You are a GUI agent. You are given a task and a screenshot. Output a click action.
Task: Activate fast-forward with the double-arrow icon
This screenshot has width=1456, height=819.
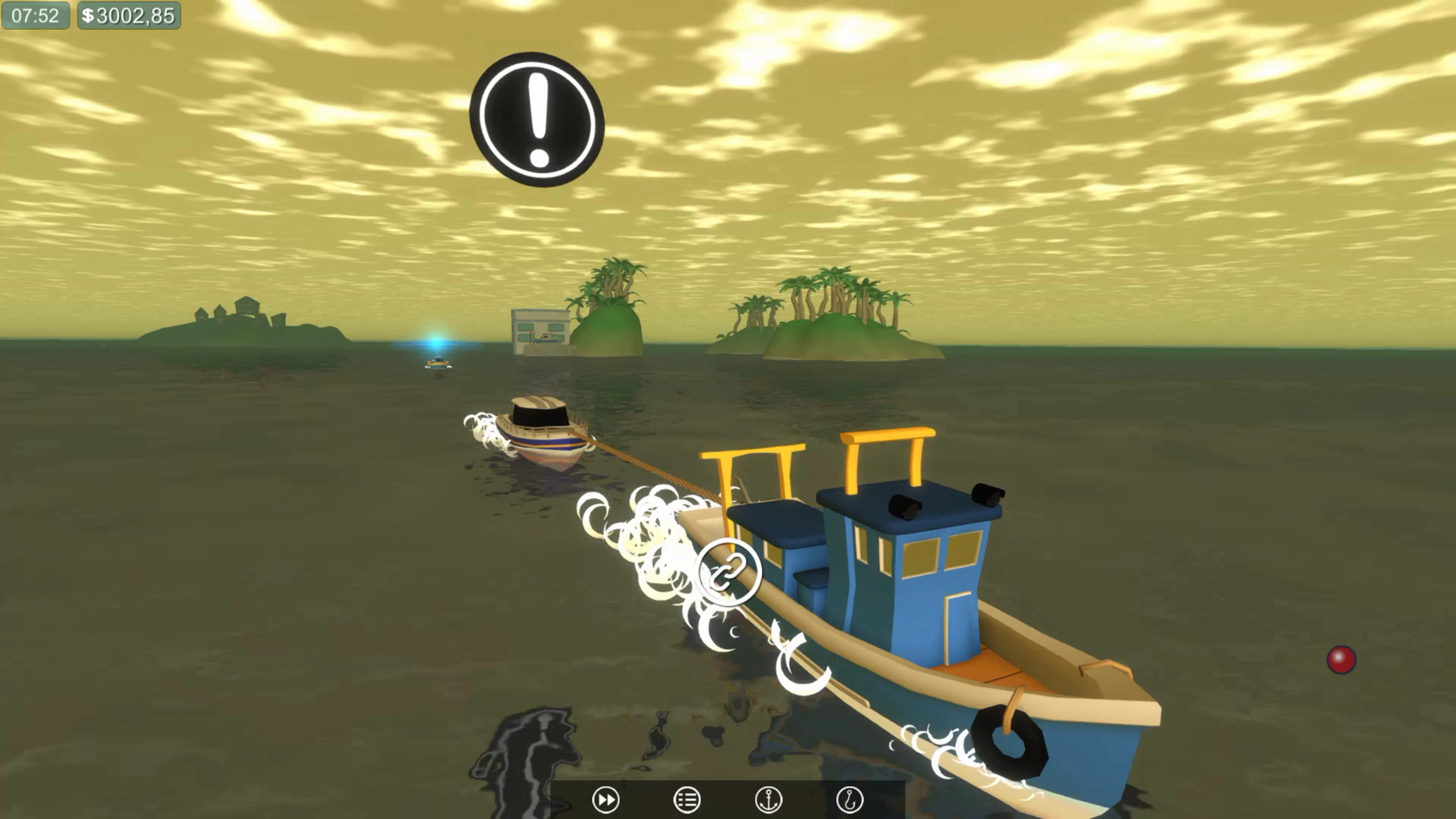click(607, 800)
